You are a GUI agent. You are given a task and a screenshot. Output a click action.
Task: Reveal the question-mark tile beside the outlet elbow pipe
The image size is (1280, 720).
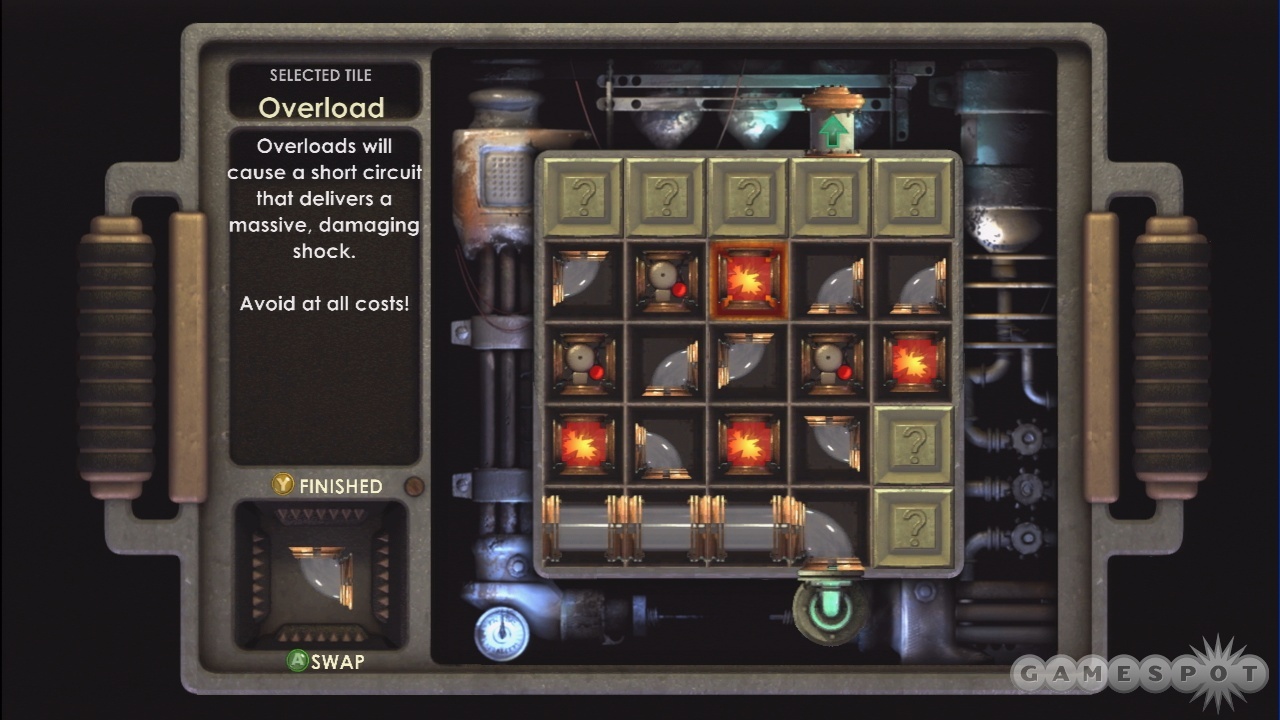(913, 526)
